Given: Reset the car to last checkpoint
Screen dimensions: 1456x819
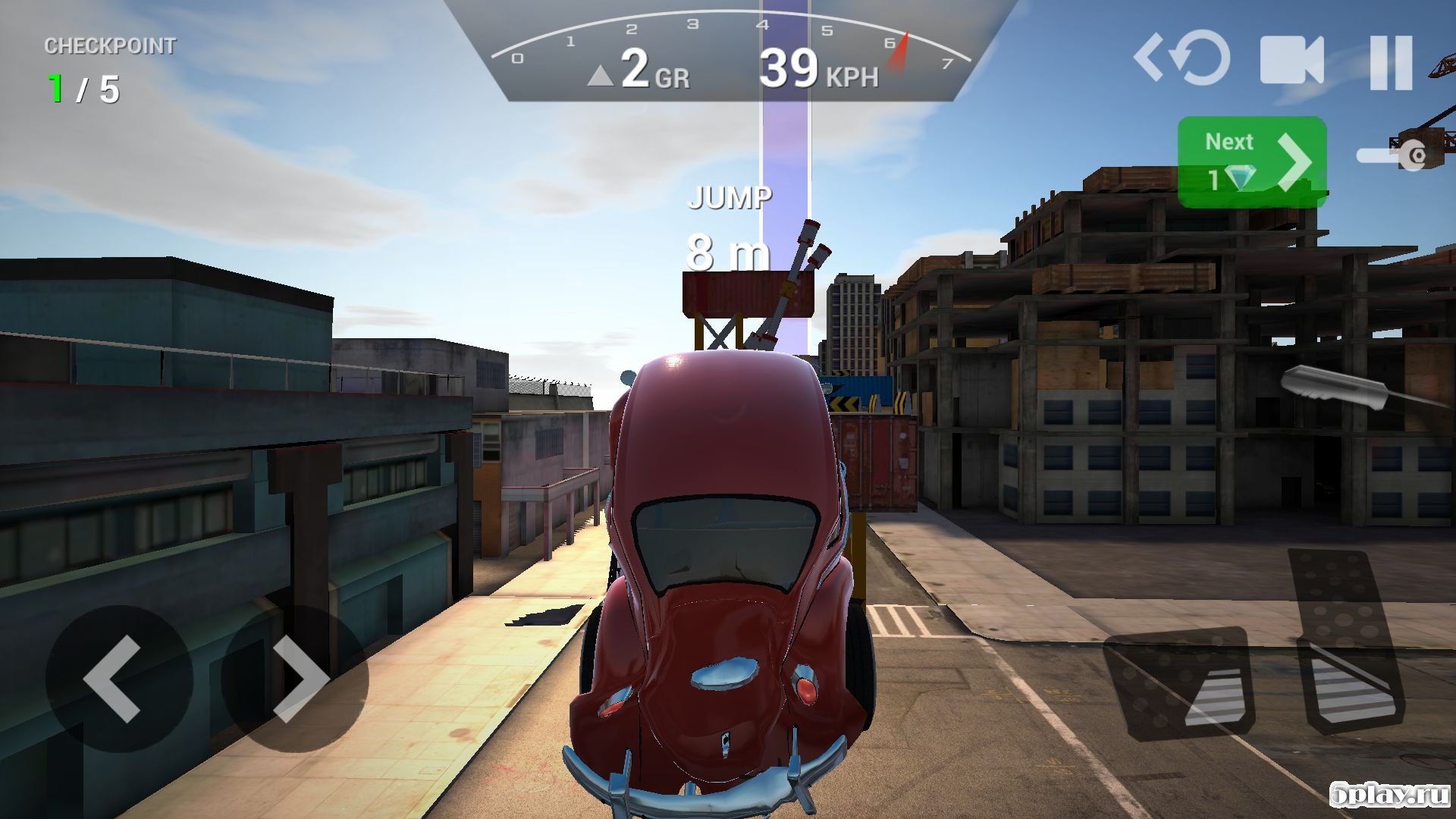Looking at the screenshot, I should pyautogui.click(x=1183, y=58).
